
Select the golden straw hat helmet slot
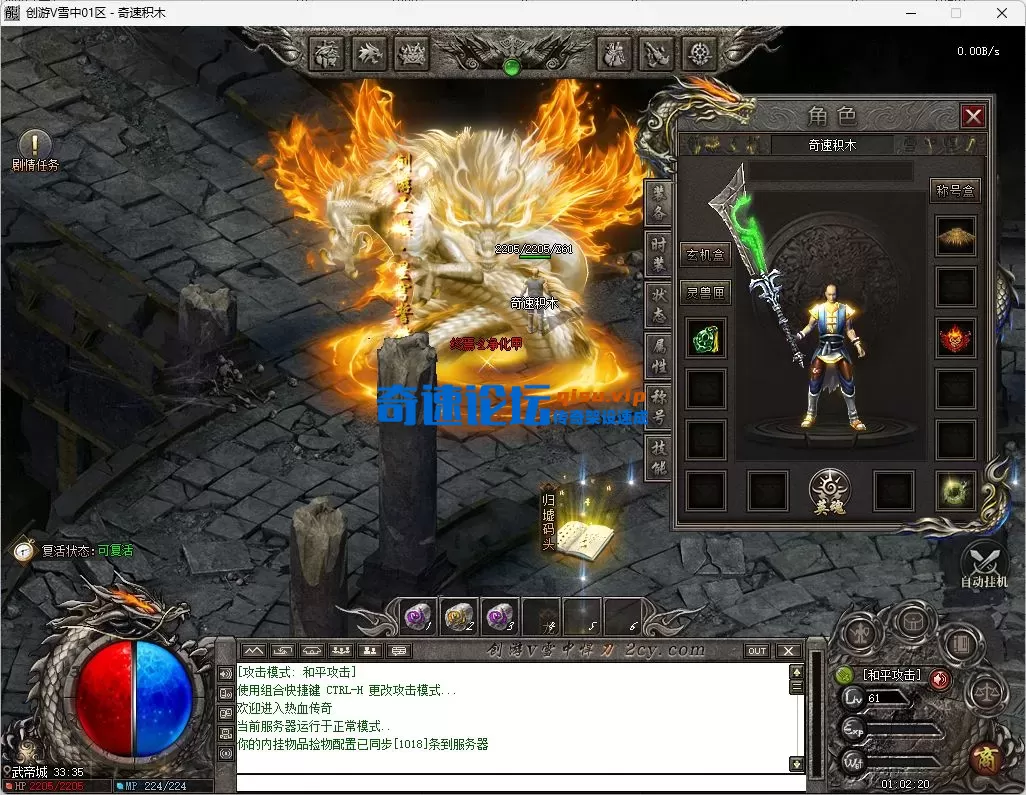tap(956, 236)
